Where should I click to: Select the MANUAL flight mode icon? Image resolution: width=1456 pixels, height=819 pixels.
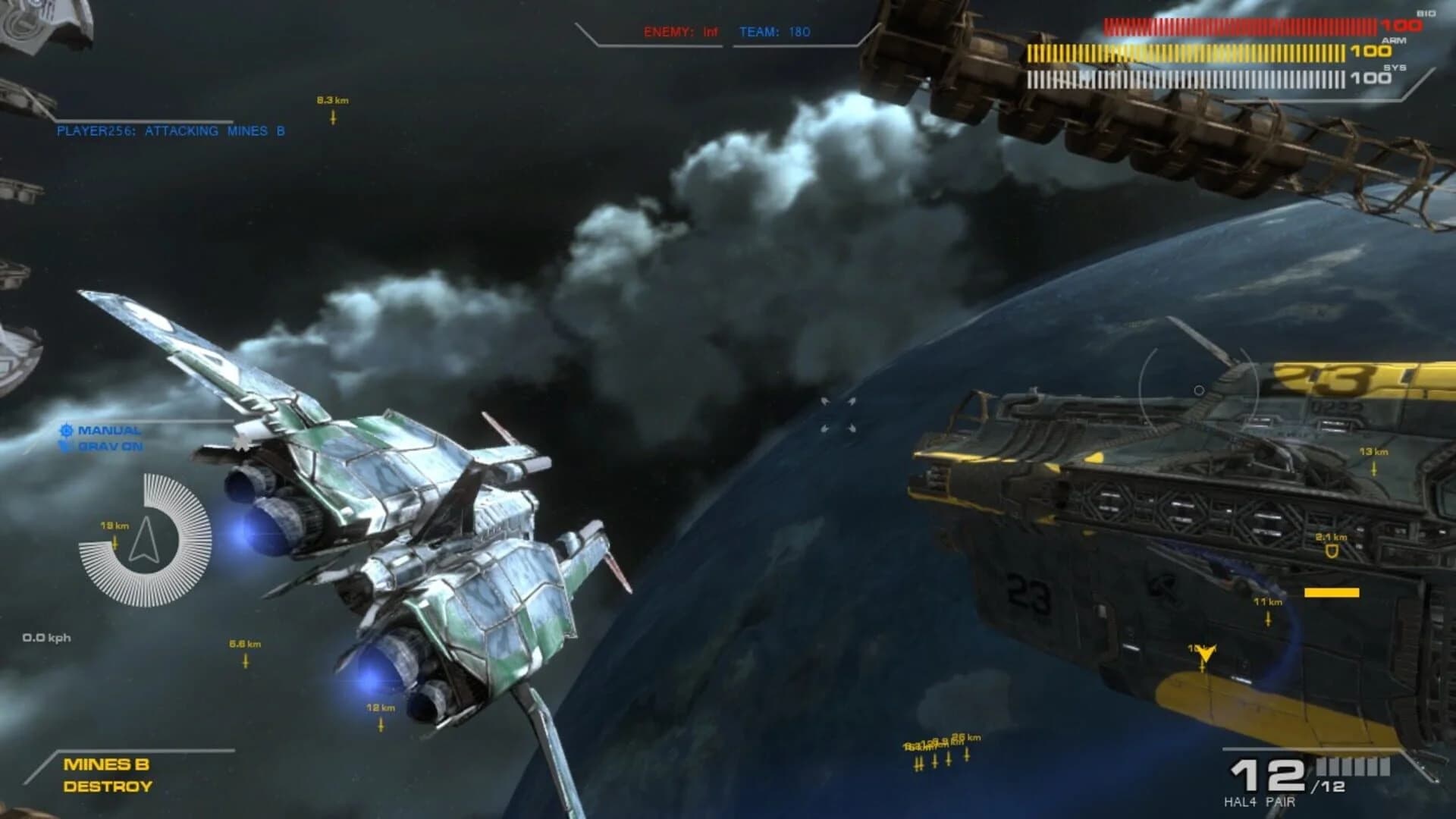67,431
